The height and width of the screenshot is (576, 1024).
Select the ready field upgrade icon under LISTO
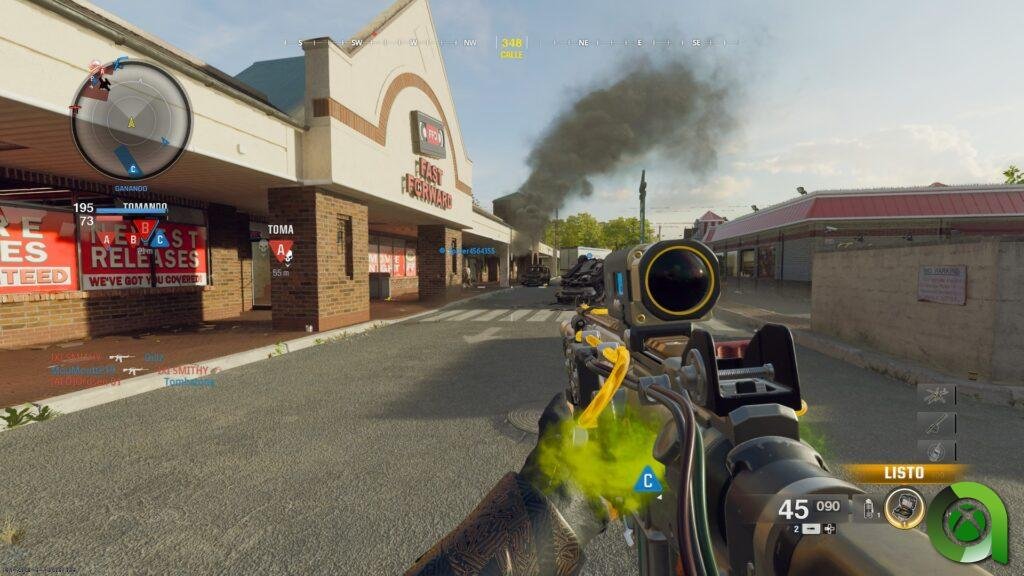tap(904, 508)
